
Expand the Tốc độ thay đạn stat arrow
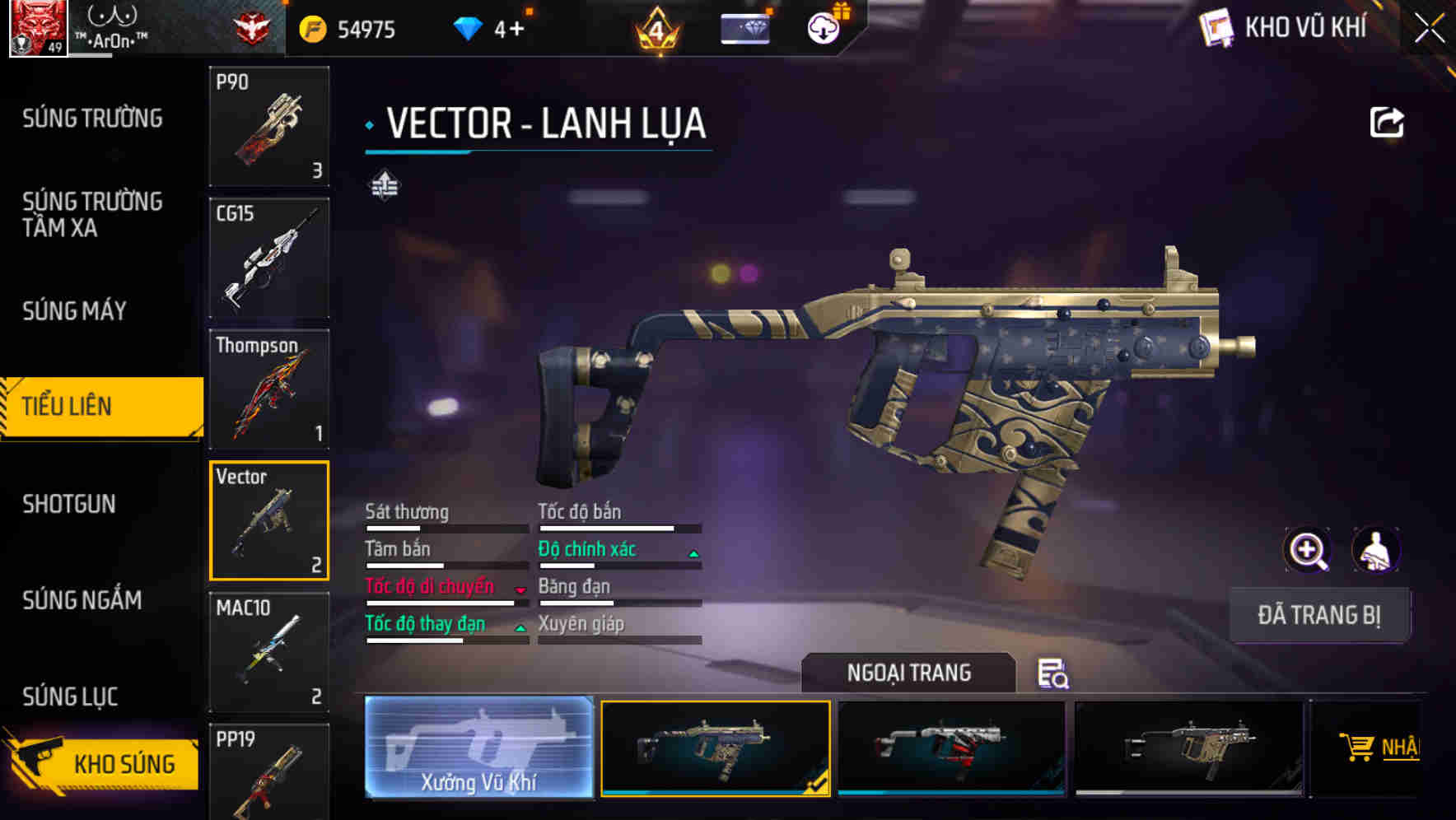point(520,627)
